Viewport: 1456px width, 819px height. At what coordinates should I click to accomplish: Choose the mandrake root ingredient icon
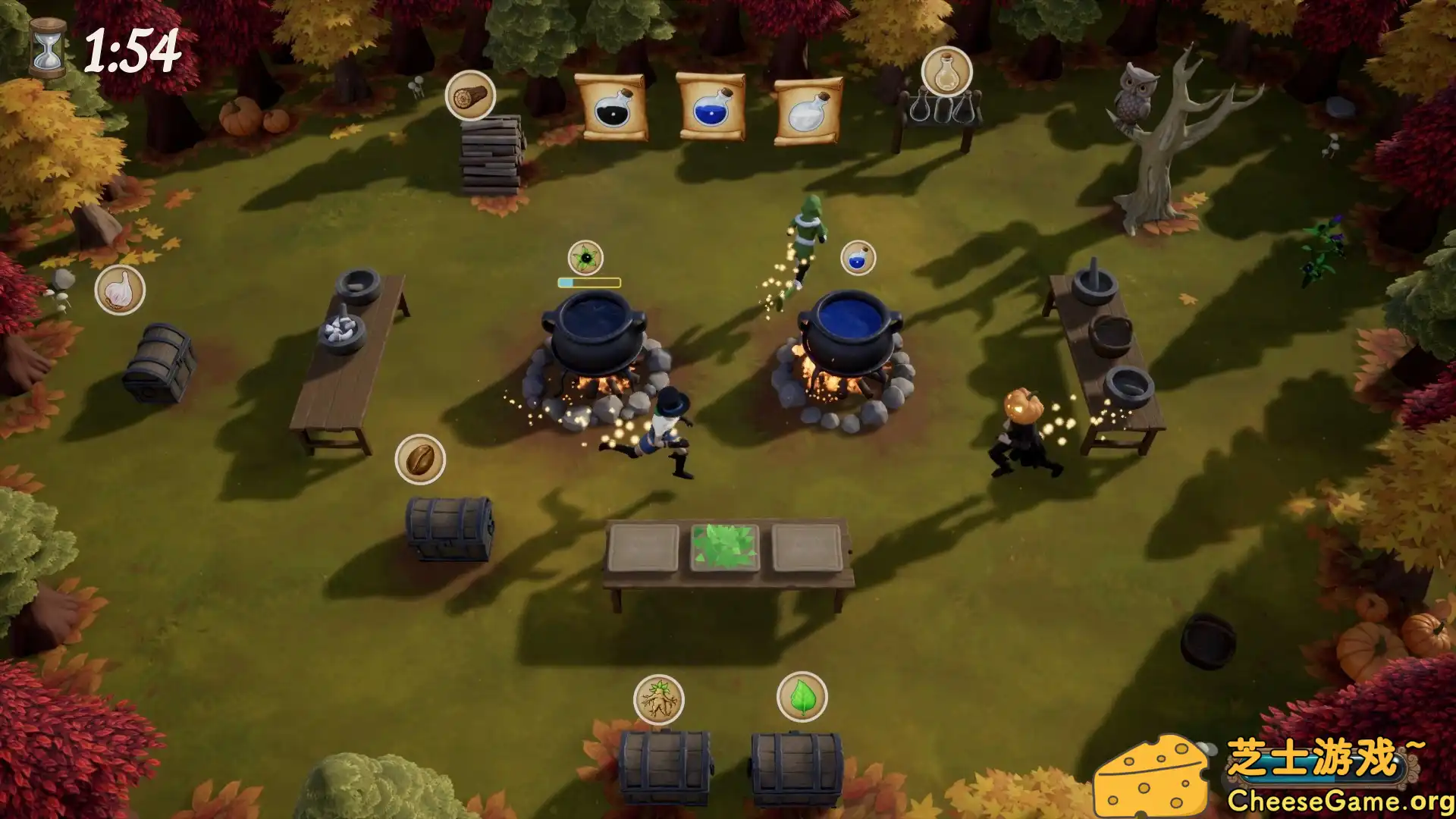[658, 699]
